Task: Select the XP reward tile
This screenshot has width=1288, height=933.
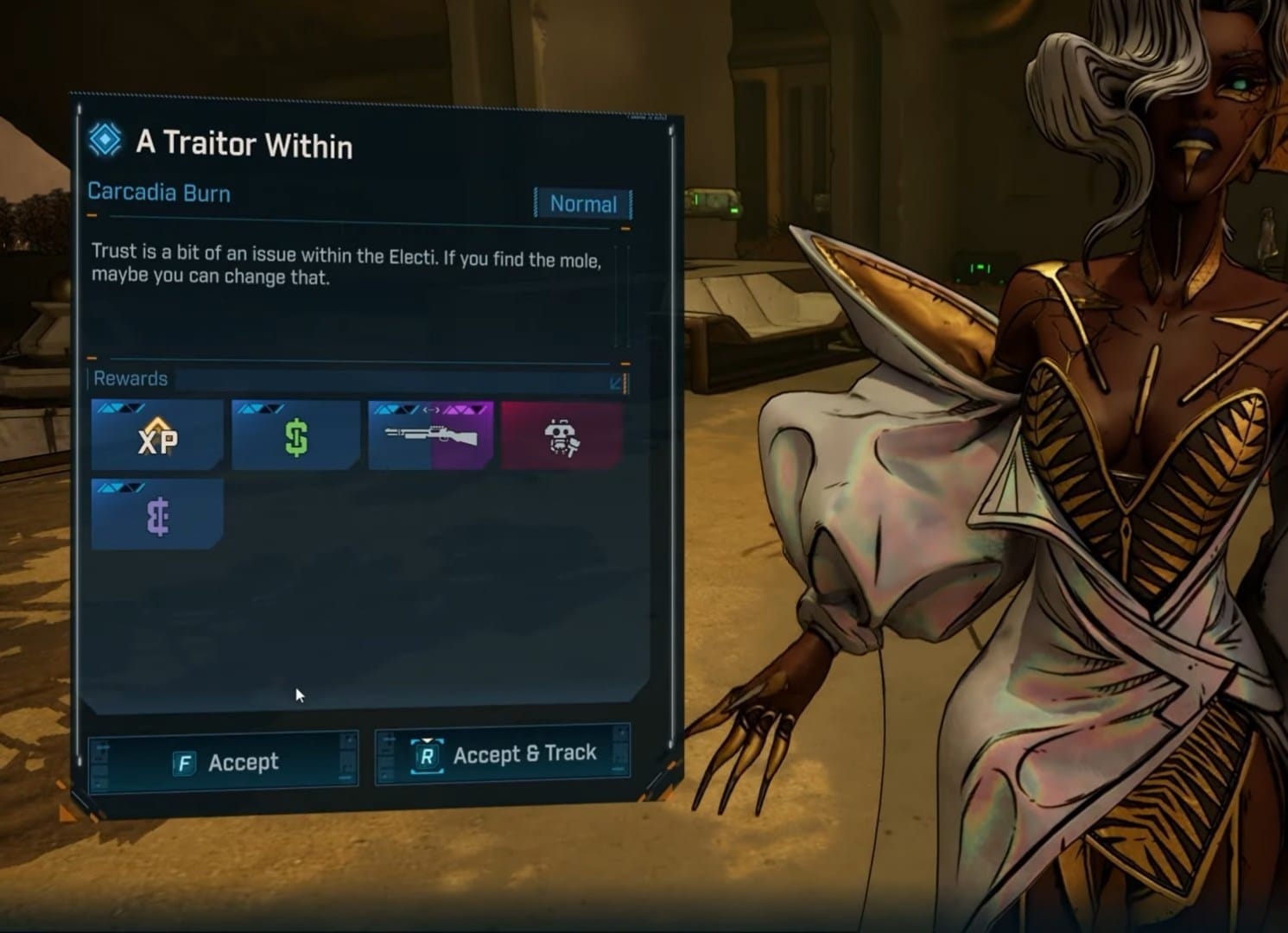Action: (x=157, y=436)
